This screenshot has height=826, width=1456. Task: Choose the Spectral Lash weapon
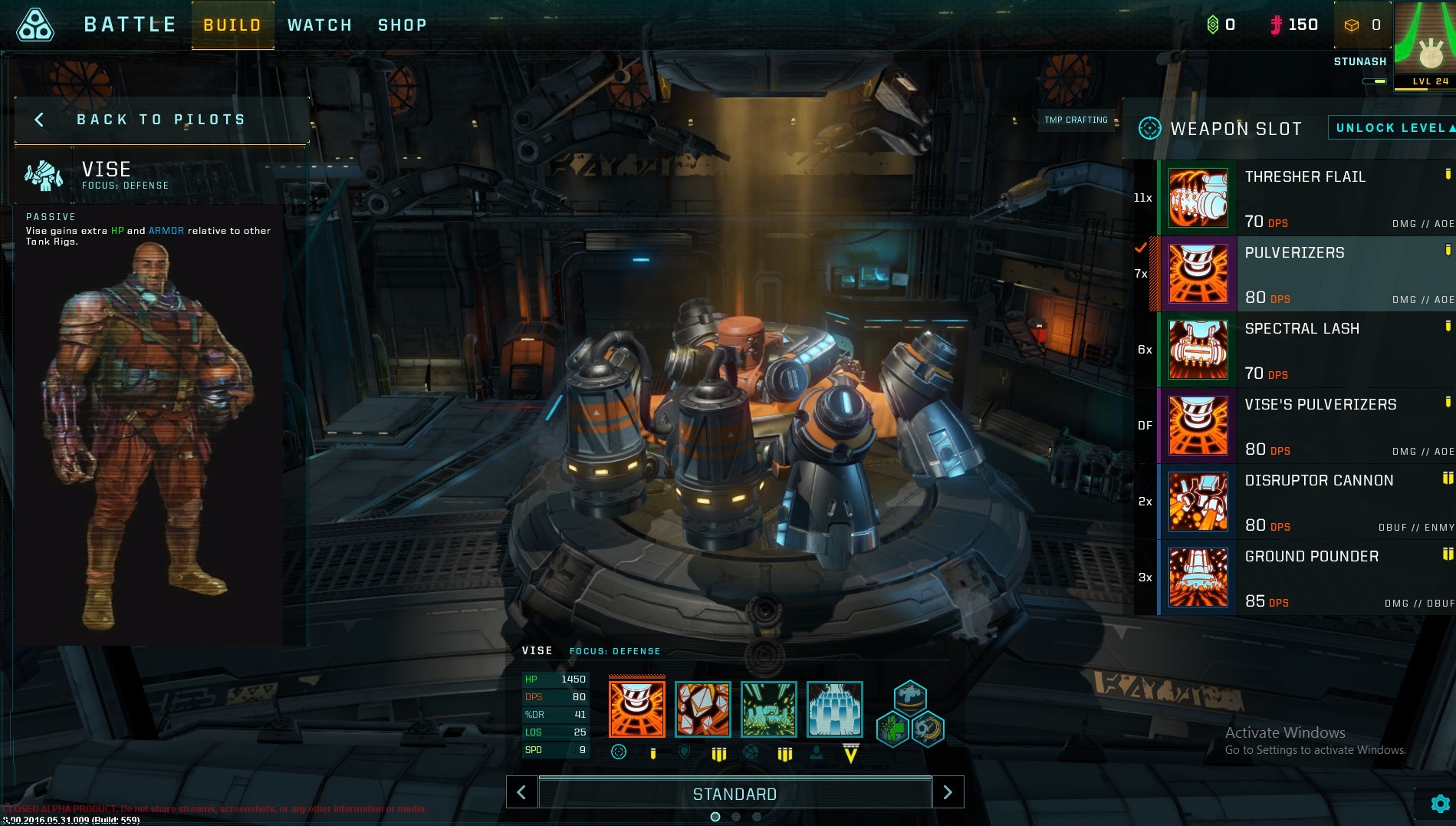pyautogui.click(x=1305, y=350)
